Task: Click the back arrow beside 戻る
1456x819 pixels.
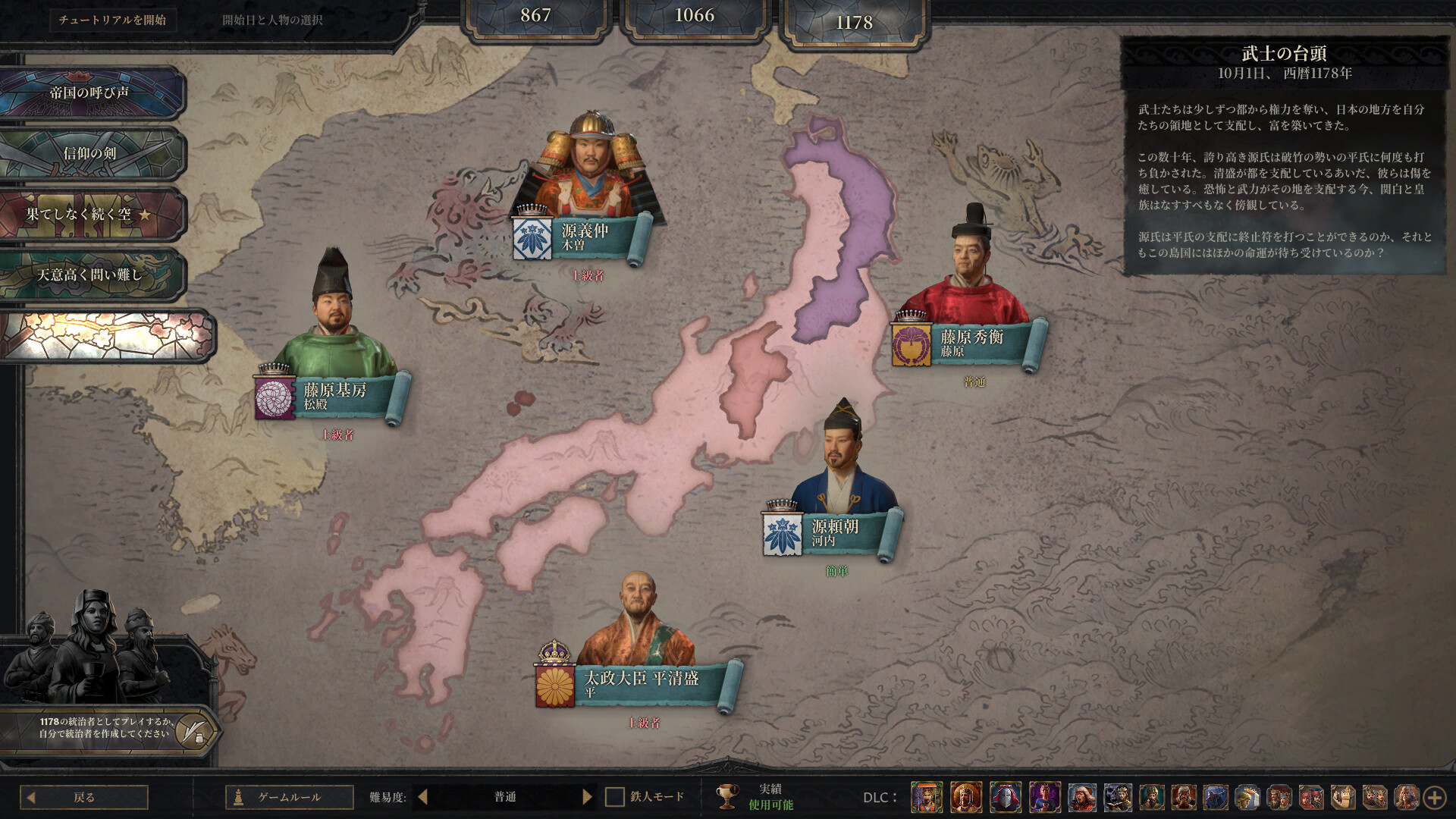Action: pyautogui.click(x=31, y=797)
